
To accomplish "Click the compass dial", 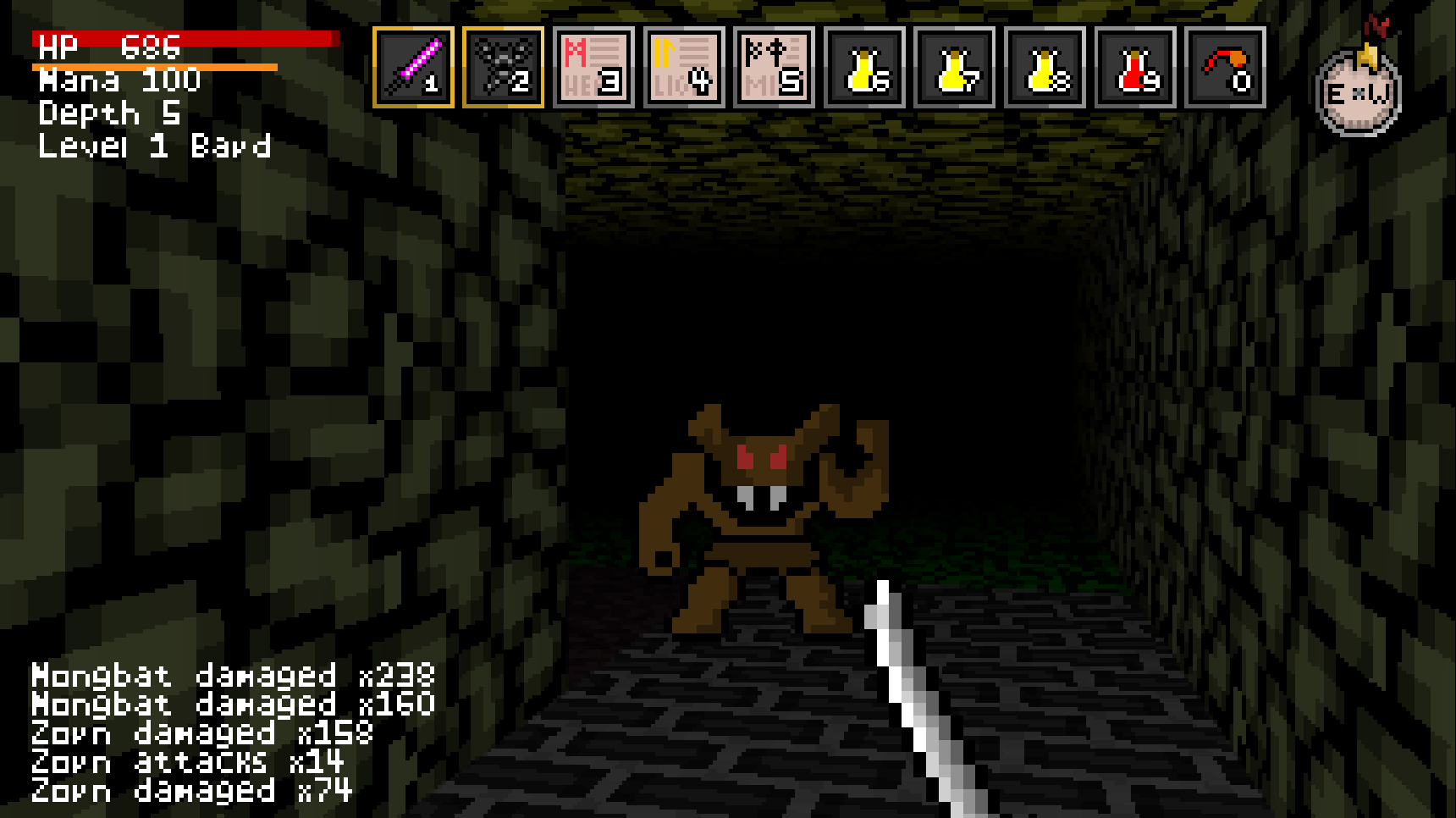I will coord(1359,93).
